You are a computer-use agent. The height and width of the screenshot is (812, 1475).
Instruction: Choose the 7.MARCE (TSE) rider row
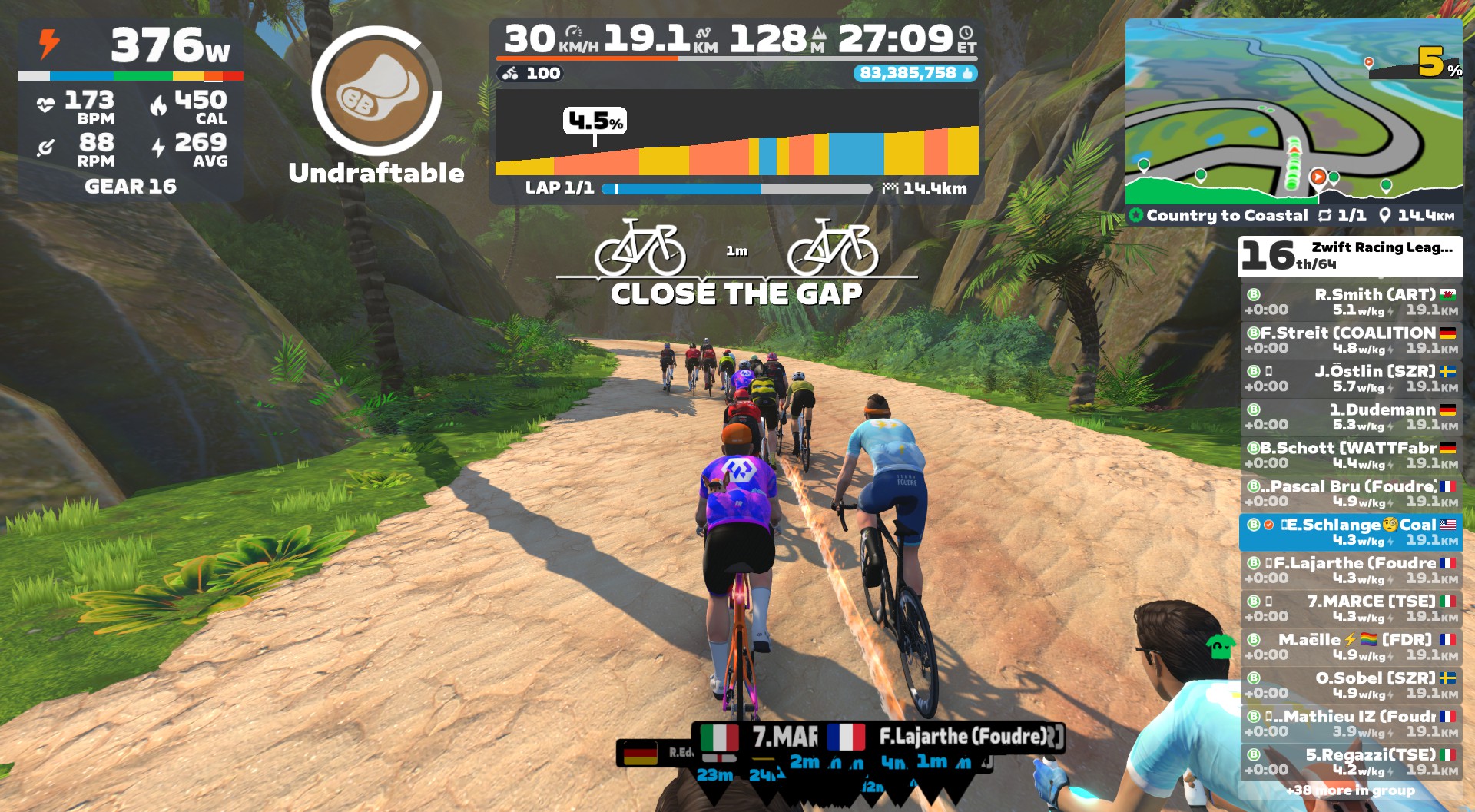1351,609
